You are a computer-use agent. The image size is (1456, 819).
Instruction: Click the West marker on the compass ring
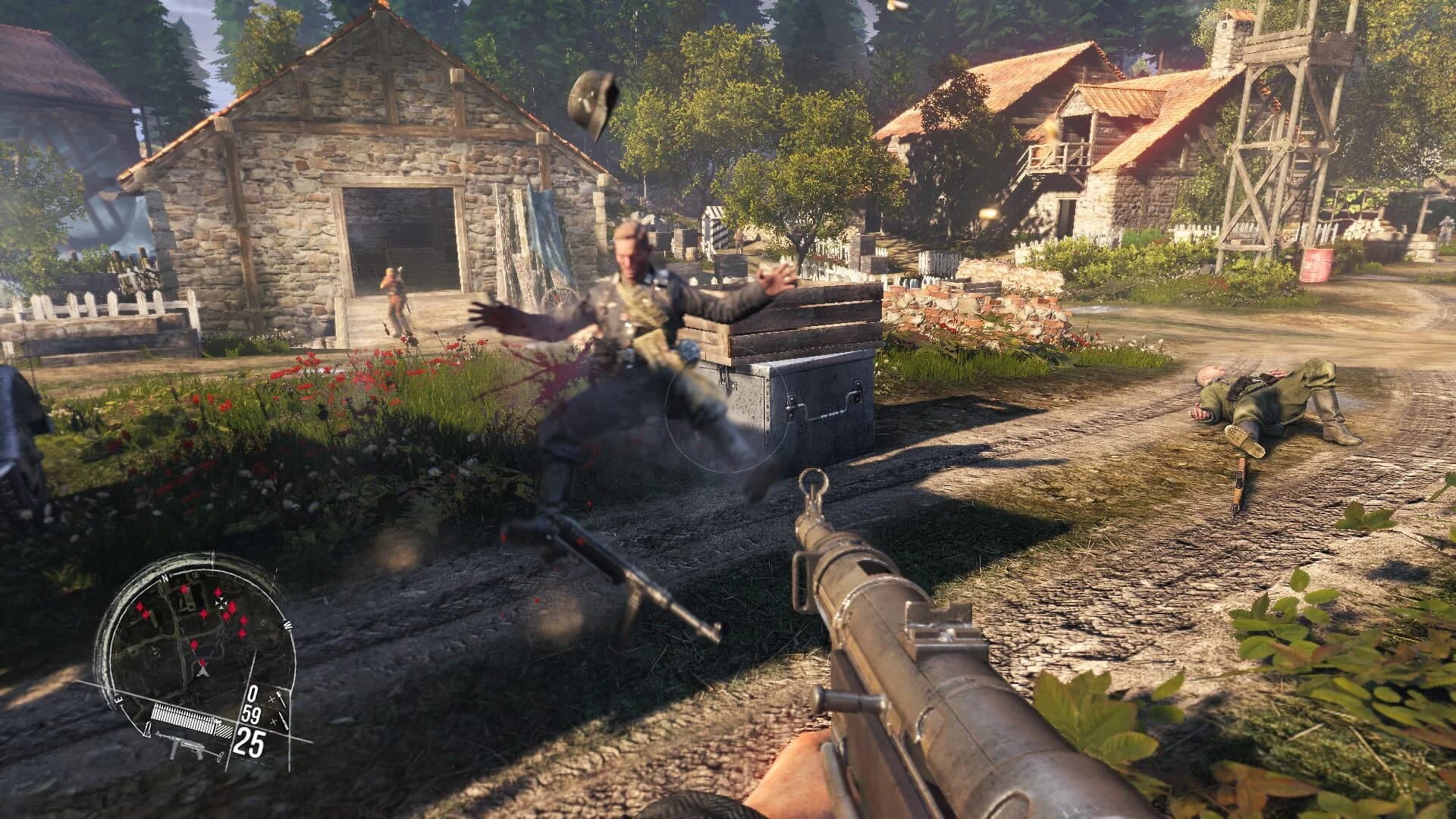pyautogui.click(x=287, y=624)
